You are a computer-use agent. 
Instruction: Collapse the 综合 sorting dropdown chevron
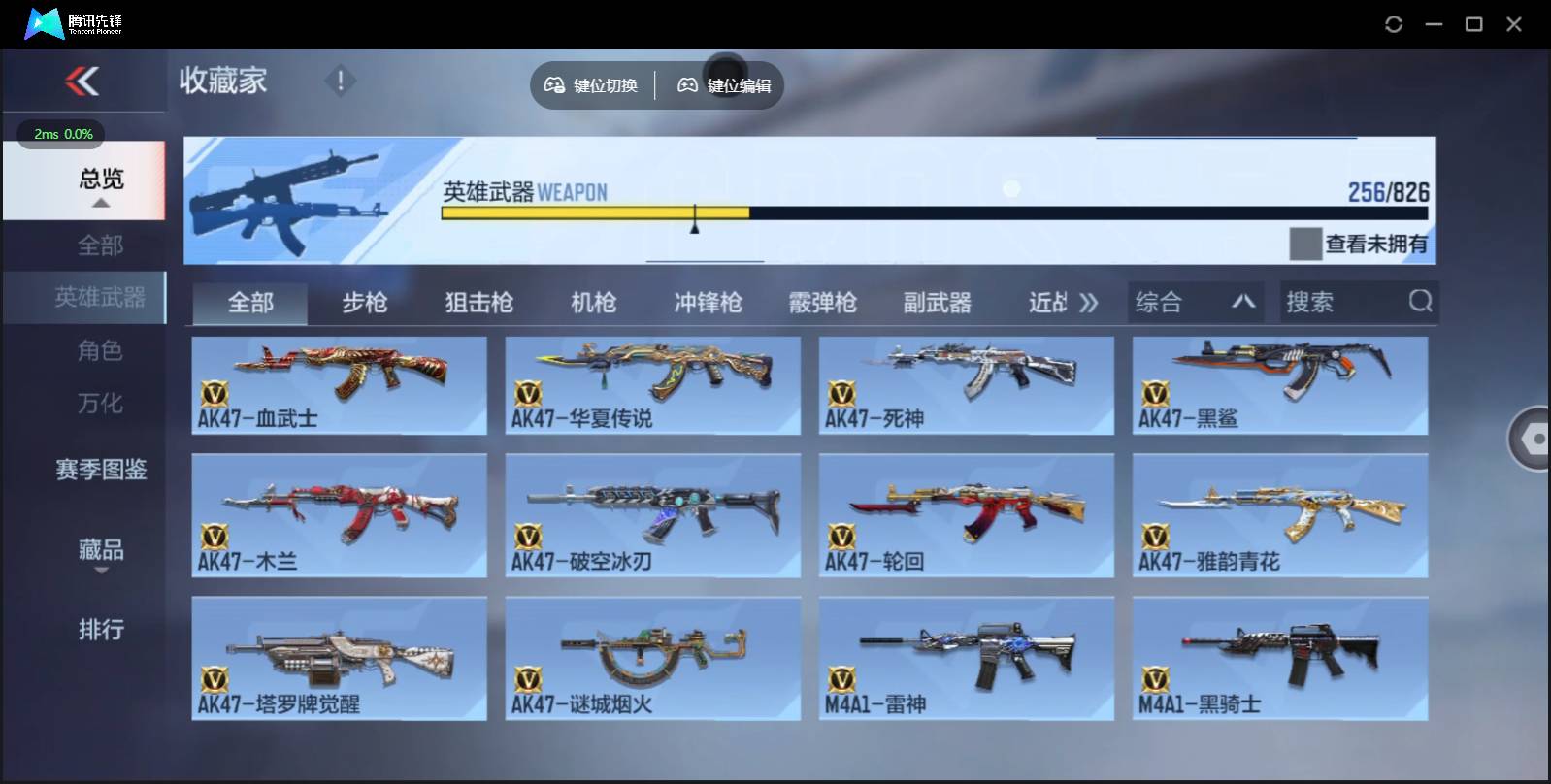[x=1242, y=302]
